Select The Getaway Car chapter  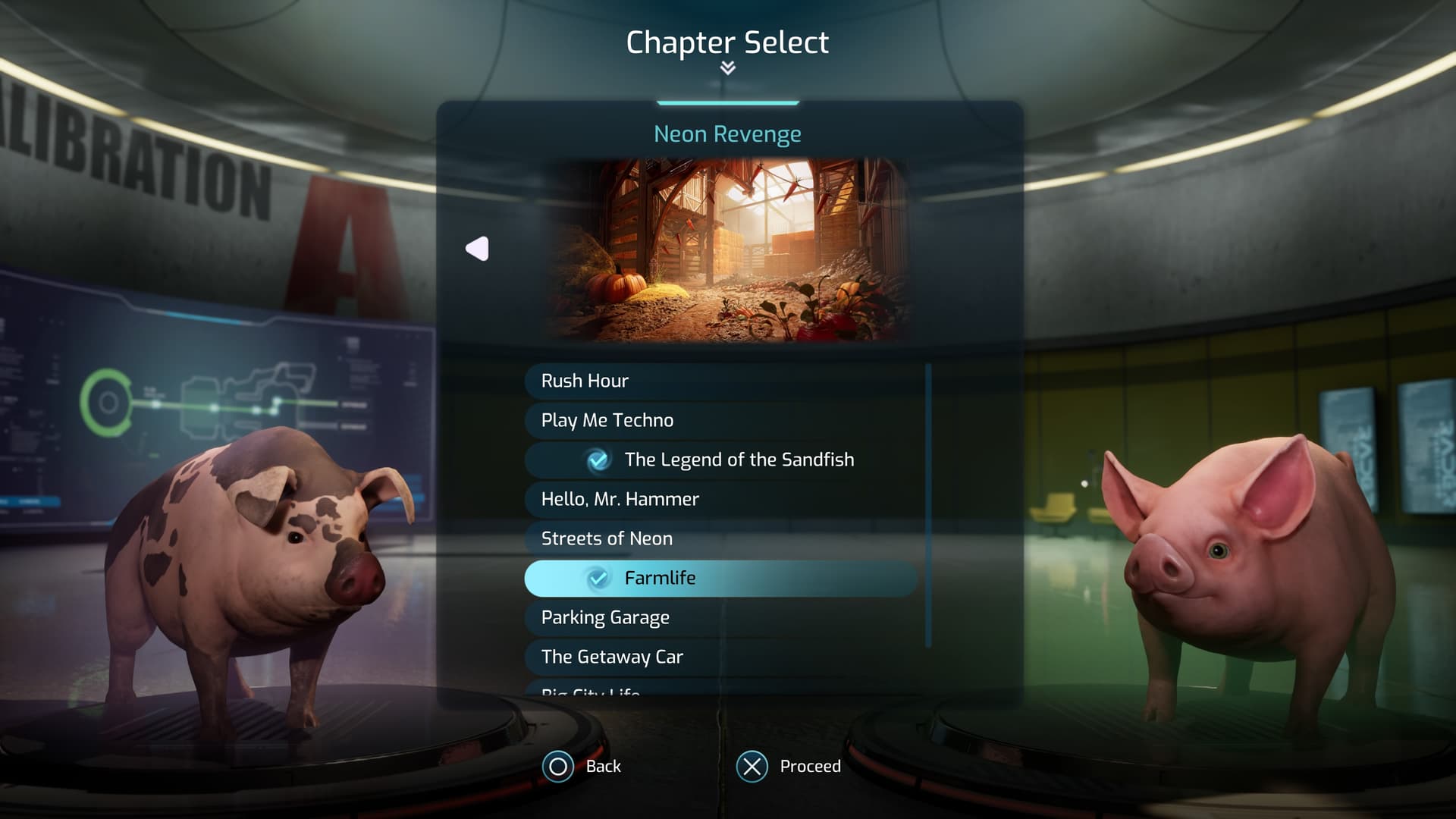(x=720, y=657)
